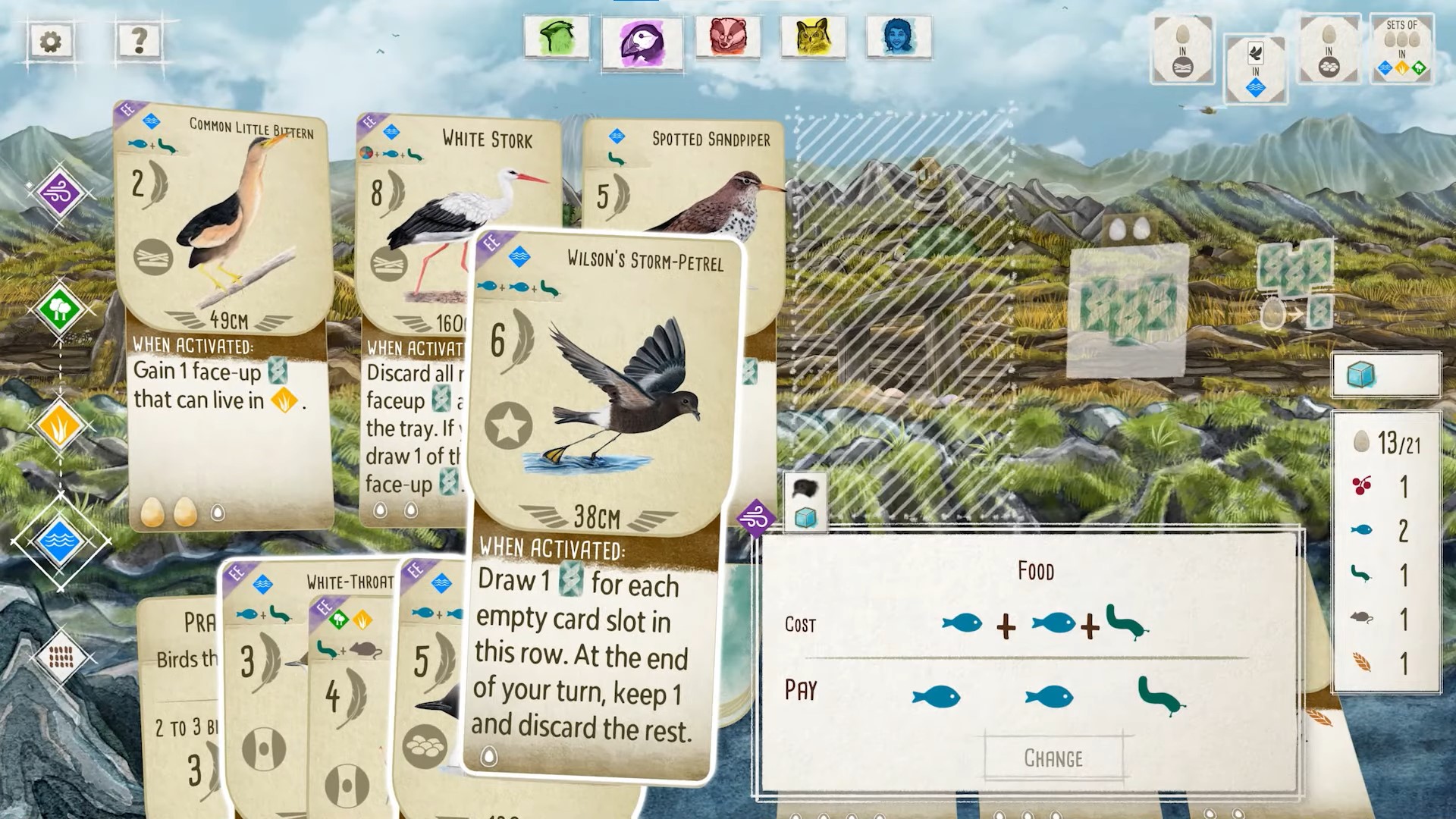Viewport: 1456px width, 819px height.
Task: Switch to the wetland habitat icon
Action: pos(59,540)
